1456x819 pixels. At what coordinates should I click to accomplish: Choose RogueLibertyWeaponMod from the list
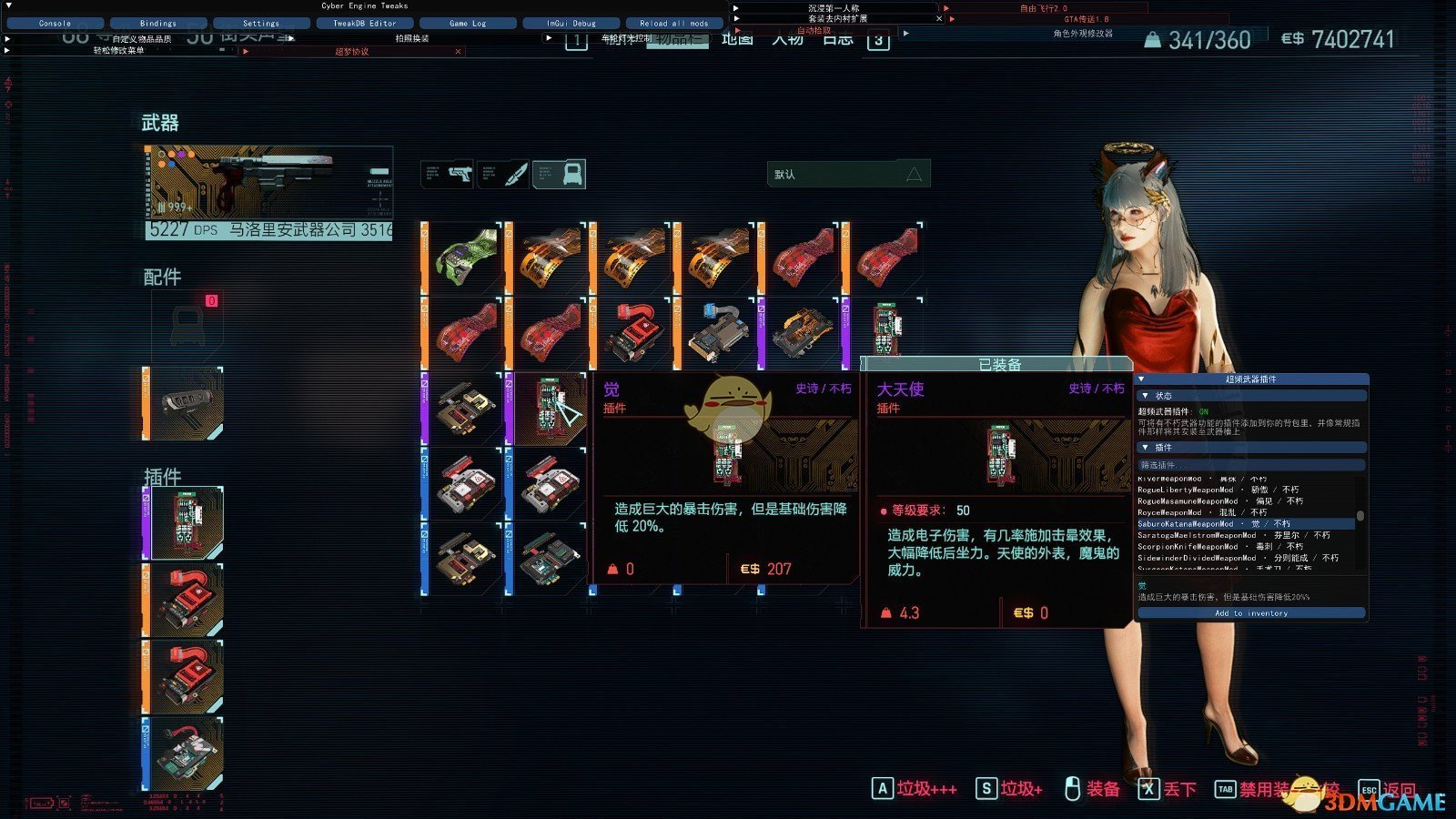tap(1186, 490)
